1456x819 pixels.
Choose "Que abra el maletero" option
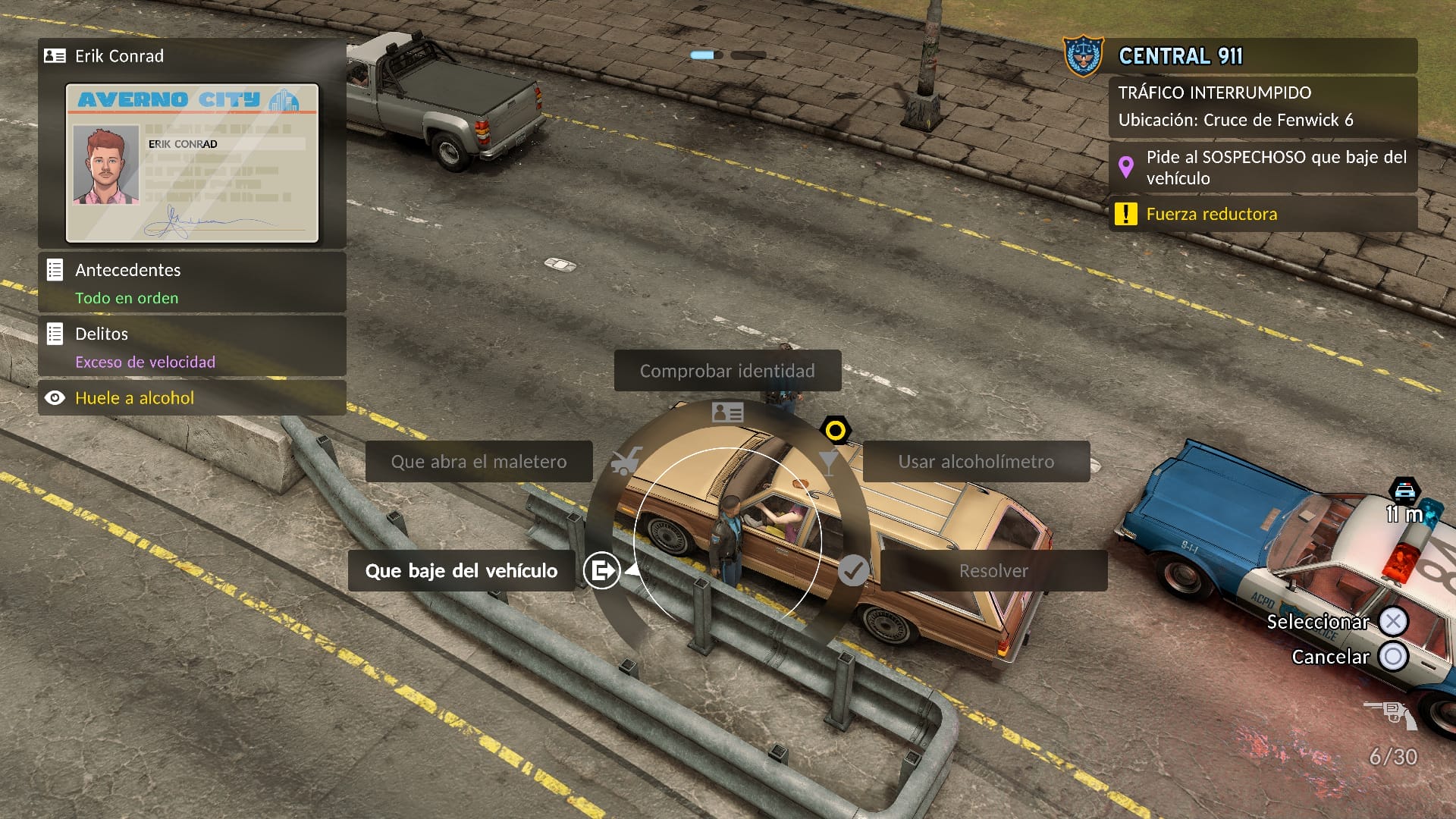point(479,462)
